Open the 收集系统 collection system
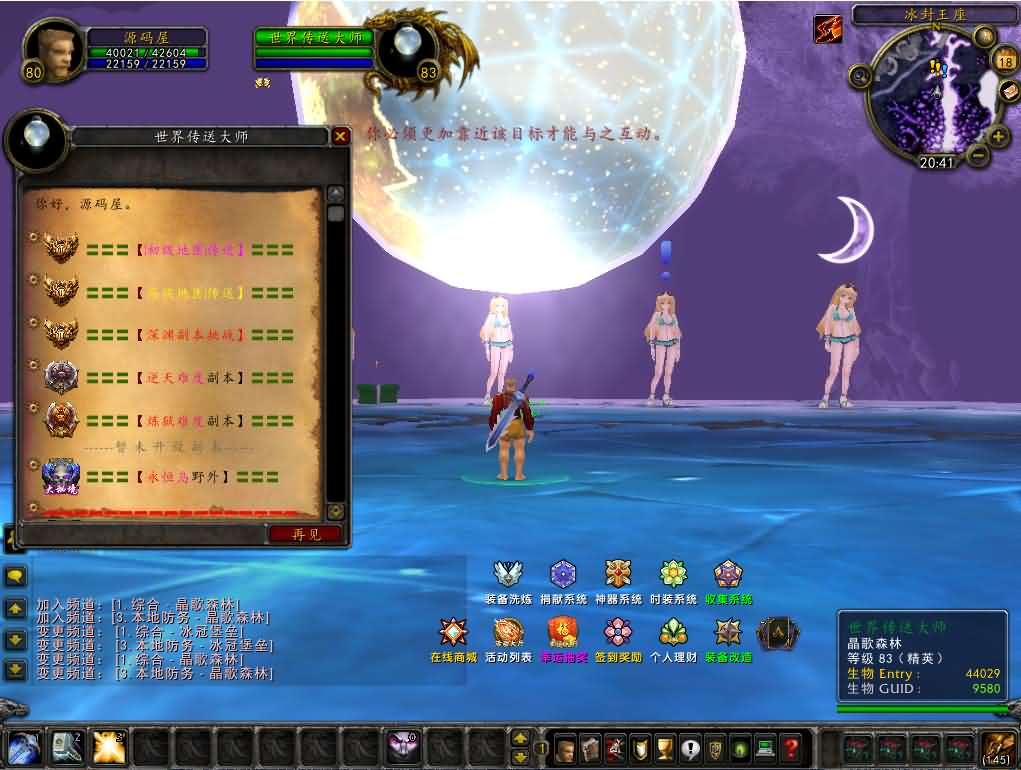The image size is (1021, 770). point(728,574)
